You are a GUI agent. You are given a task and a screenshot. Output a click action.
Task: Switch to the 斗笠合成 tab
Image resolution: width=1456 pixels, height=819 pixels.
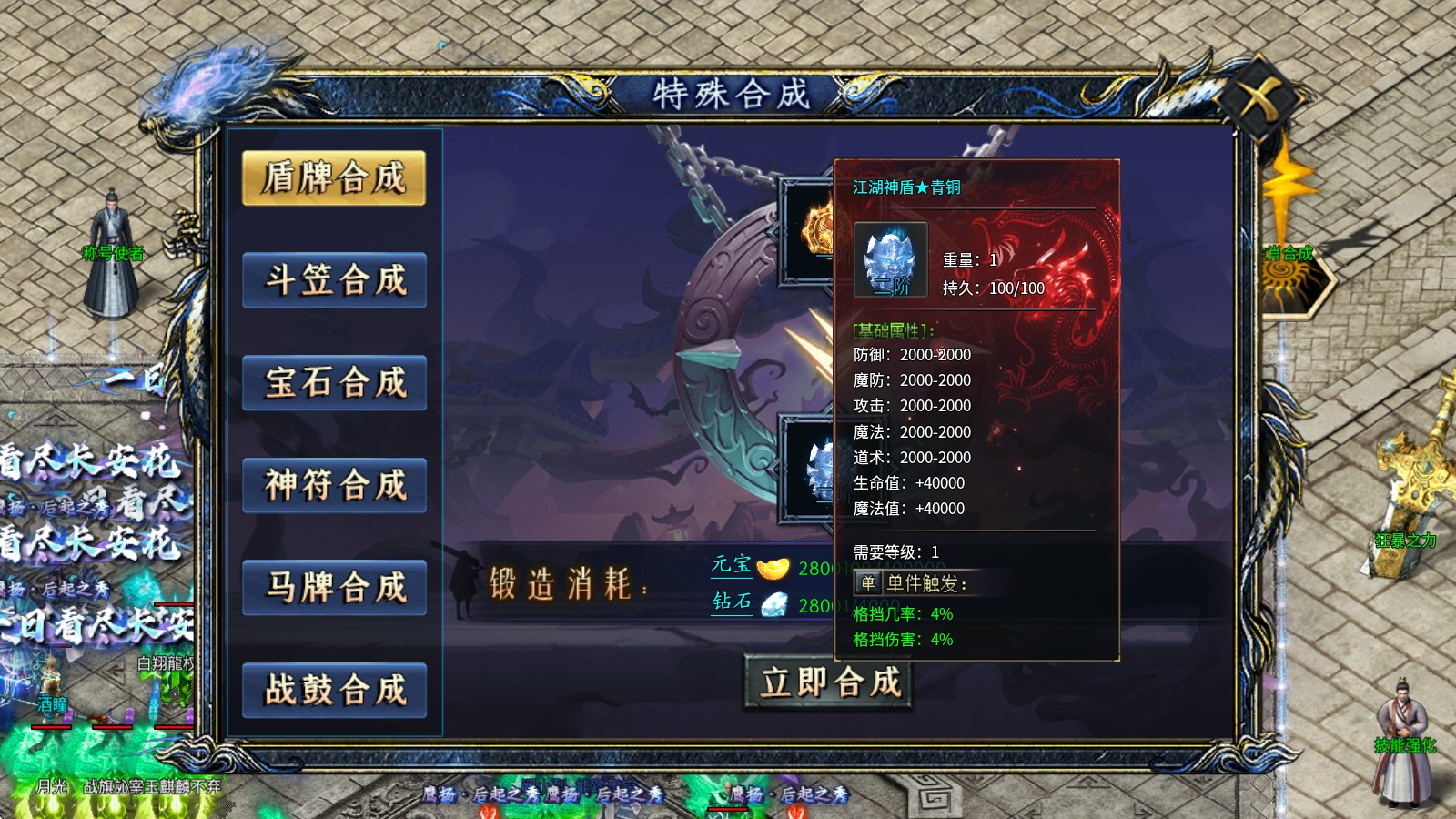point(334,280)
